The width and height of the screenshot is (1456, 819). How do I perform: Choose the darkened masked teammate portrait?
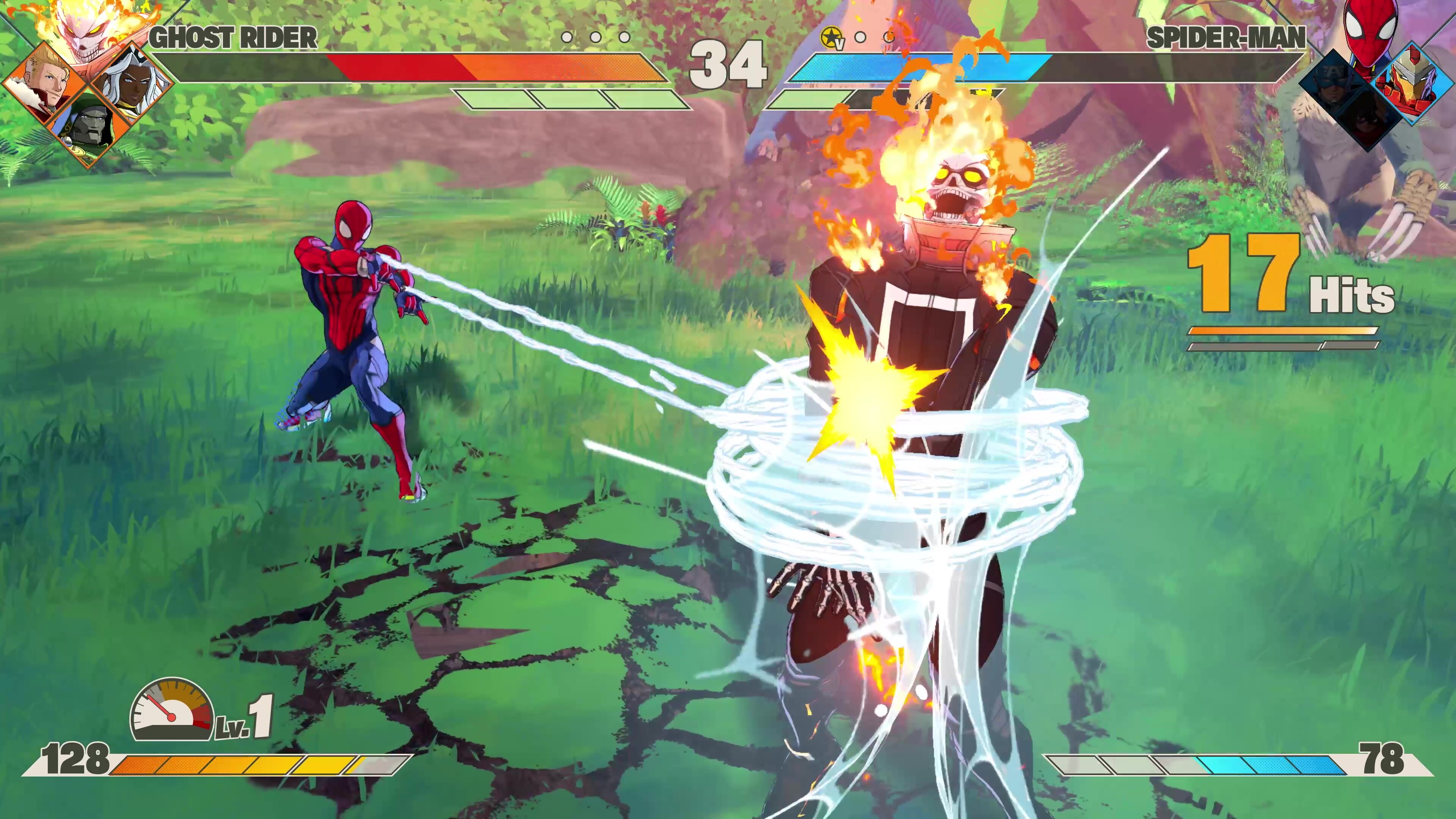pyautogui.click(x=1368, y=121)
